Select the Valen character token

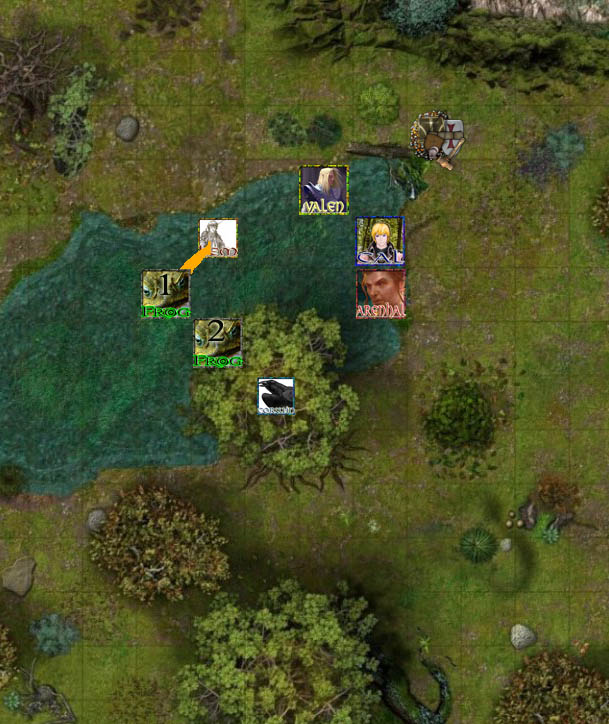pos(324,190)
